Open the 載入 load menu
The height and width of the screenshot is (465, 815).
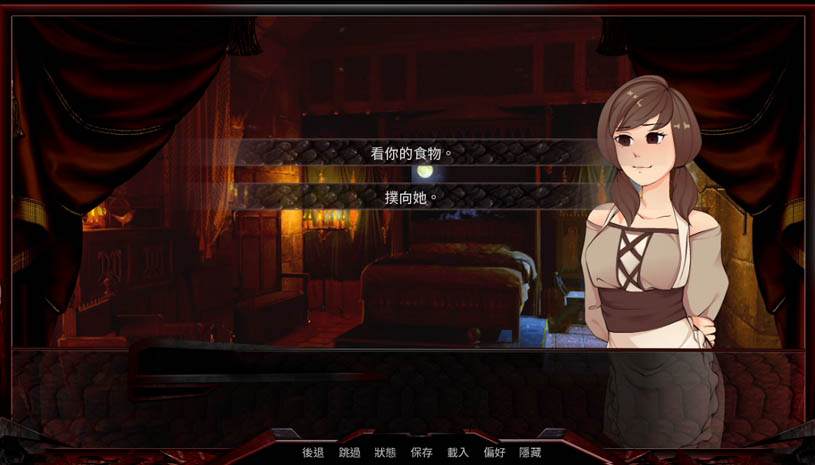coord(458,453)
